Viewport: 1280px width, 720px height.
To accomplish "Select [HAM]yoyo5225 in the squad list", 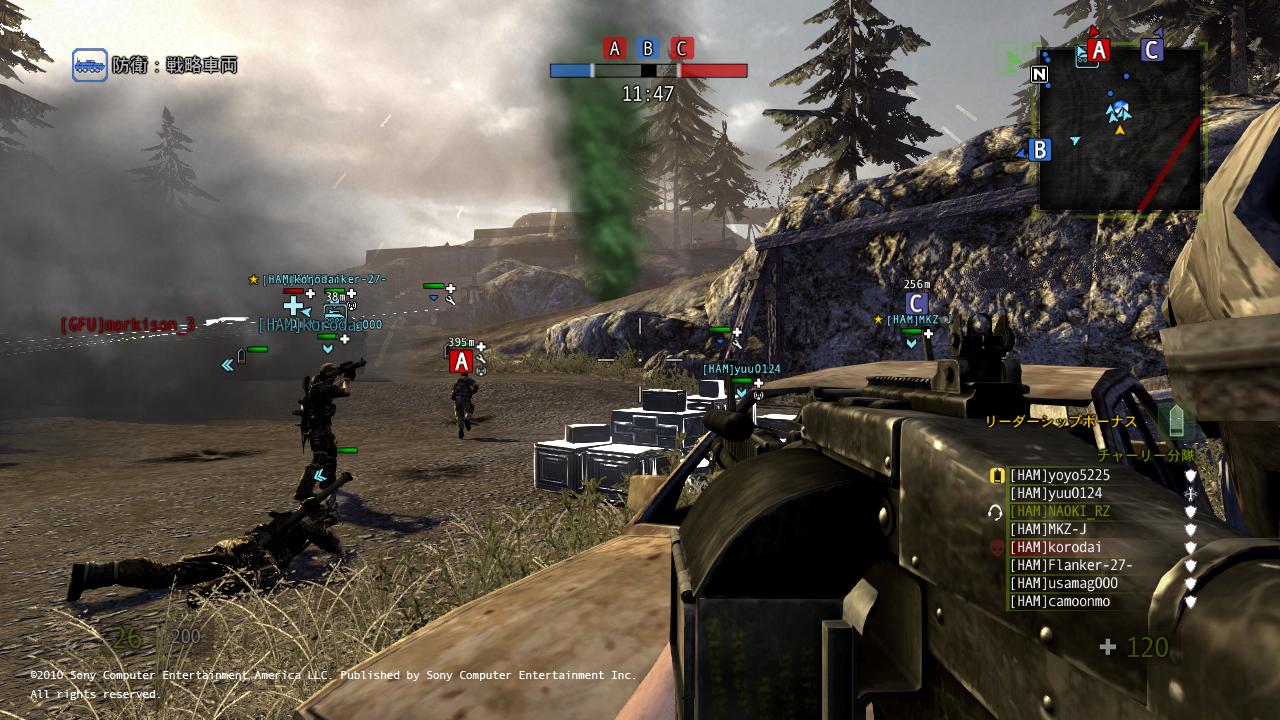I will click(1059, 476).
